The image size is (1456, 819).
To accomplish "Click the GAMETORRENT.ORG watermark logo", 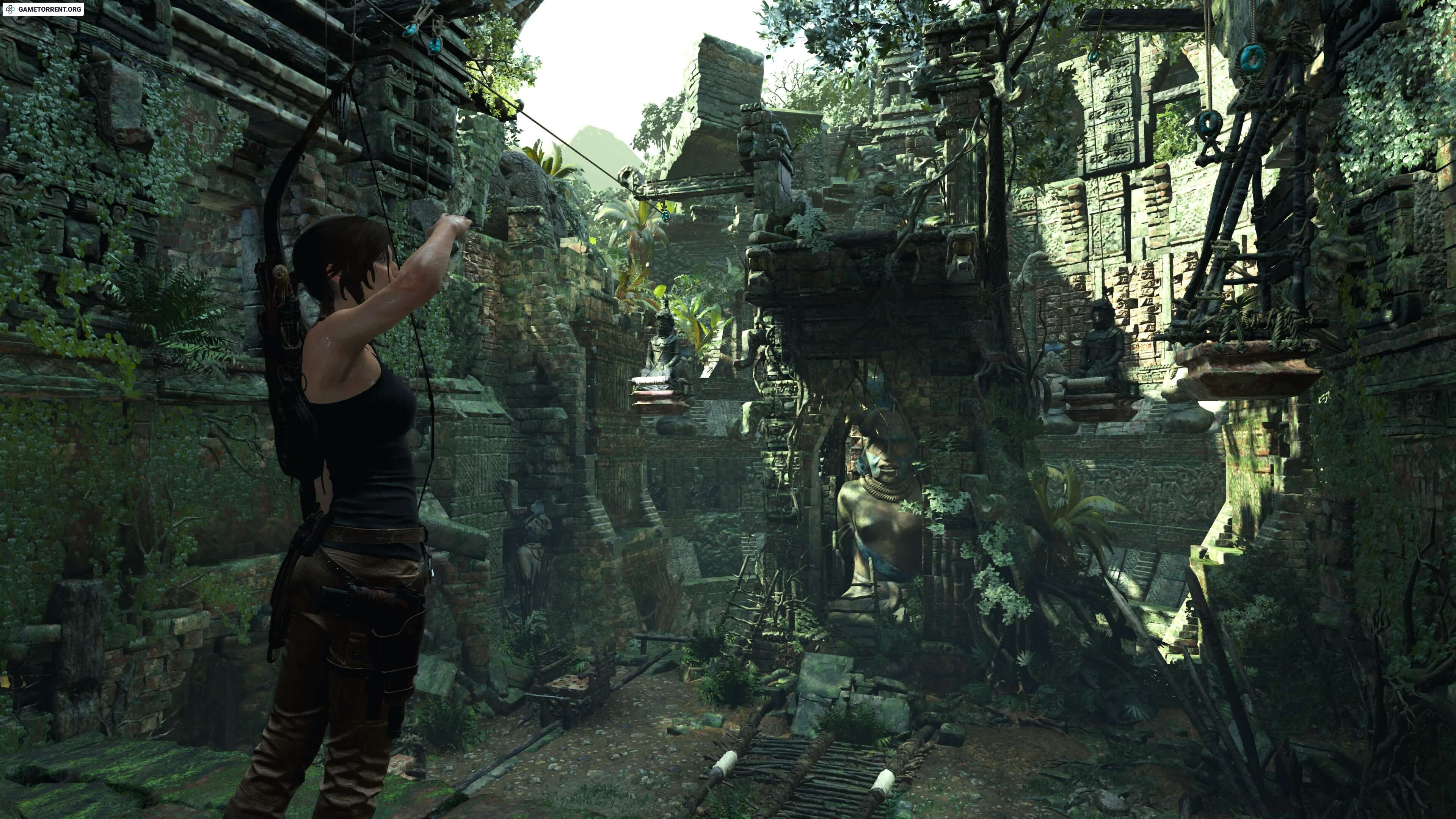I will (43, 9).
